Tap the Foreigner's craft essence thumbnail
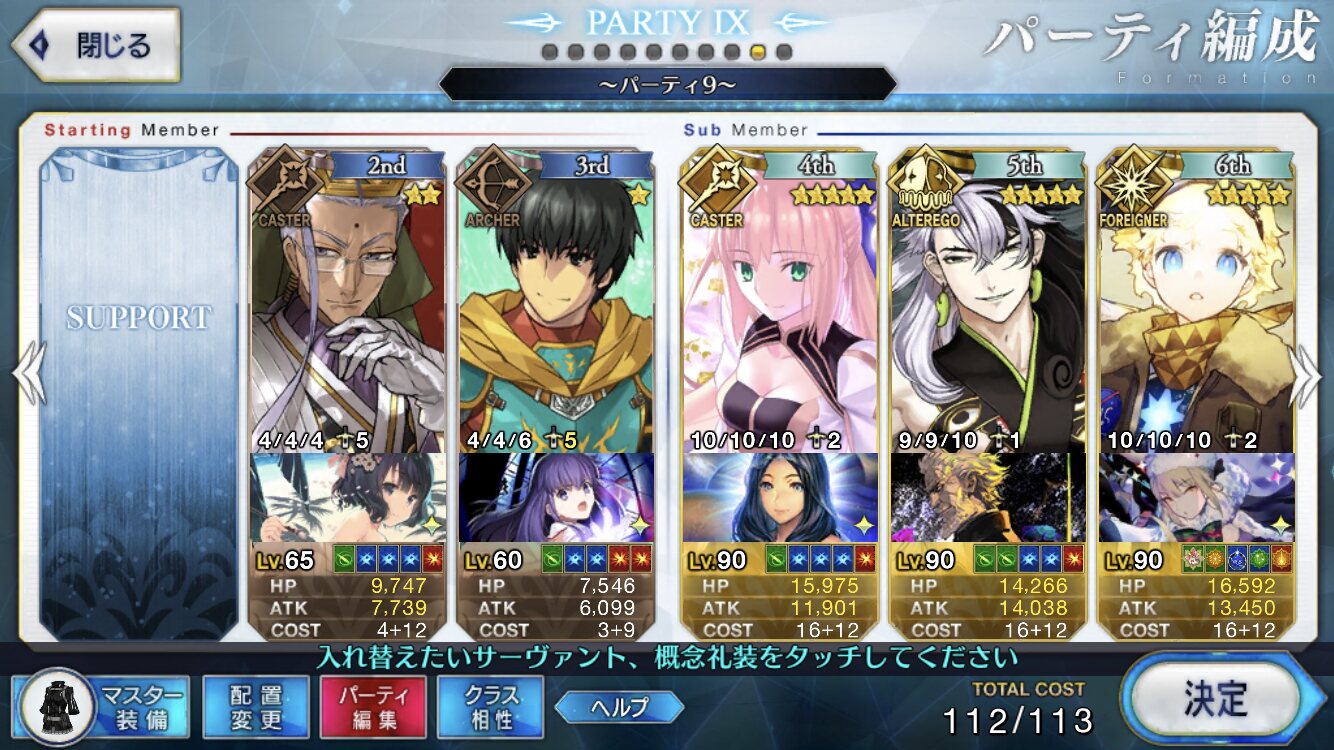 pos(1196,497)
